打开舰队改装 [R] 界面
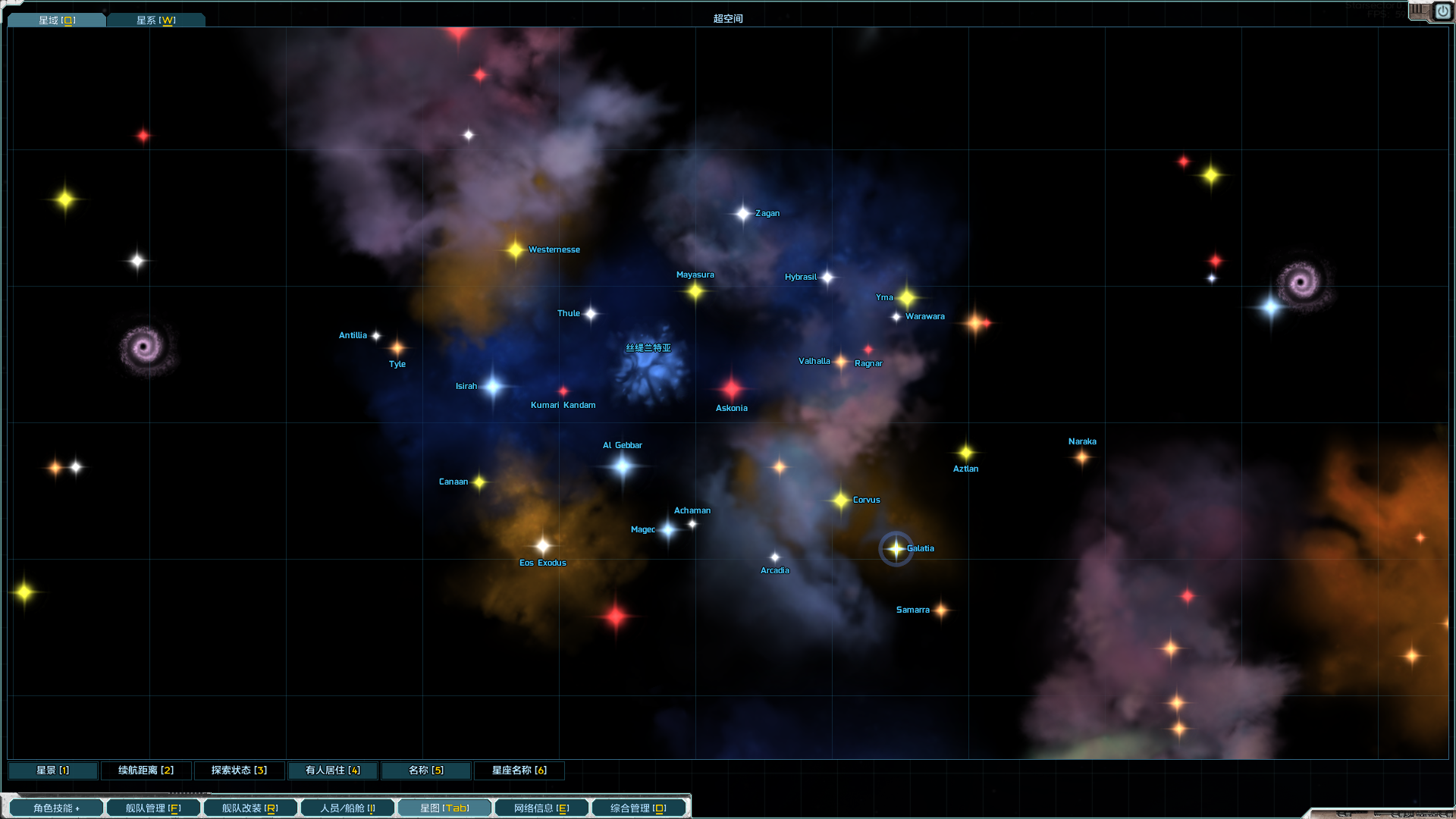Image resolution: width=1456 pixels, height=819 pixels. coord(249,808)
